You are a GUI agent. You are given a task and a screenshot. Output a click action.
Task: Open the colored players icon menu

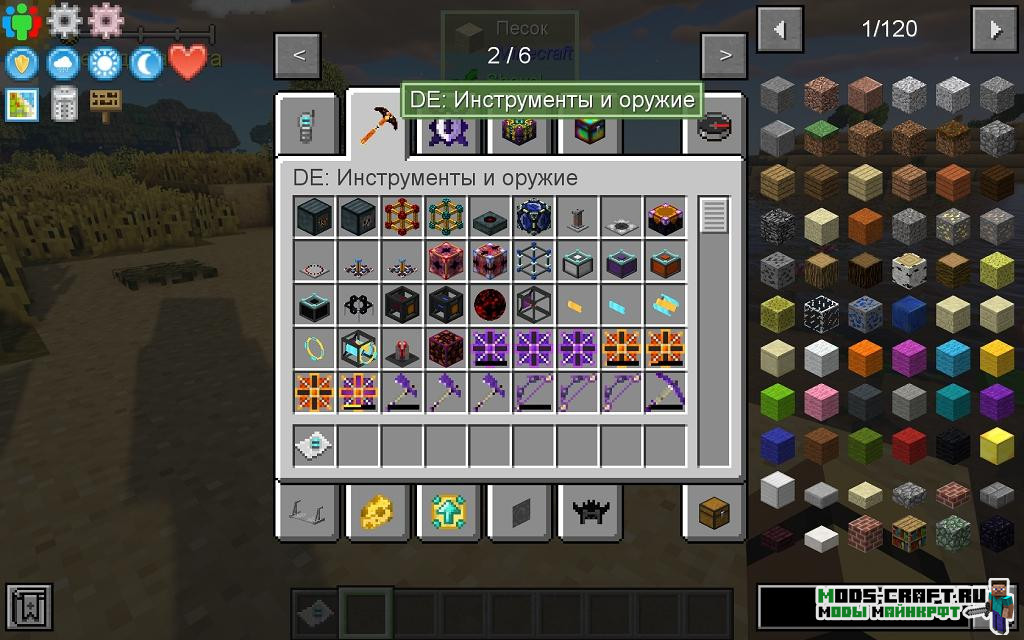tap(21, 20)
